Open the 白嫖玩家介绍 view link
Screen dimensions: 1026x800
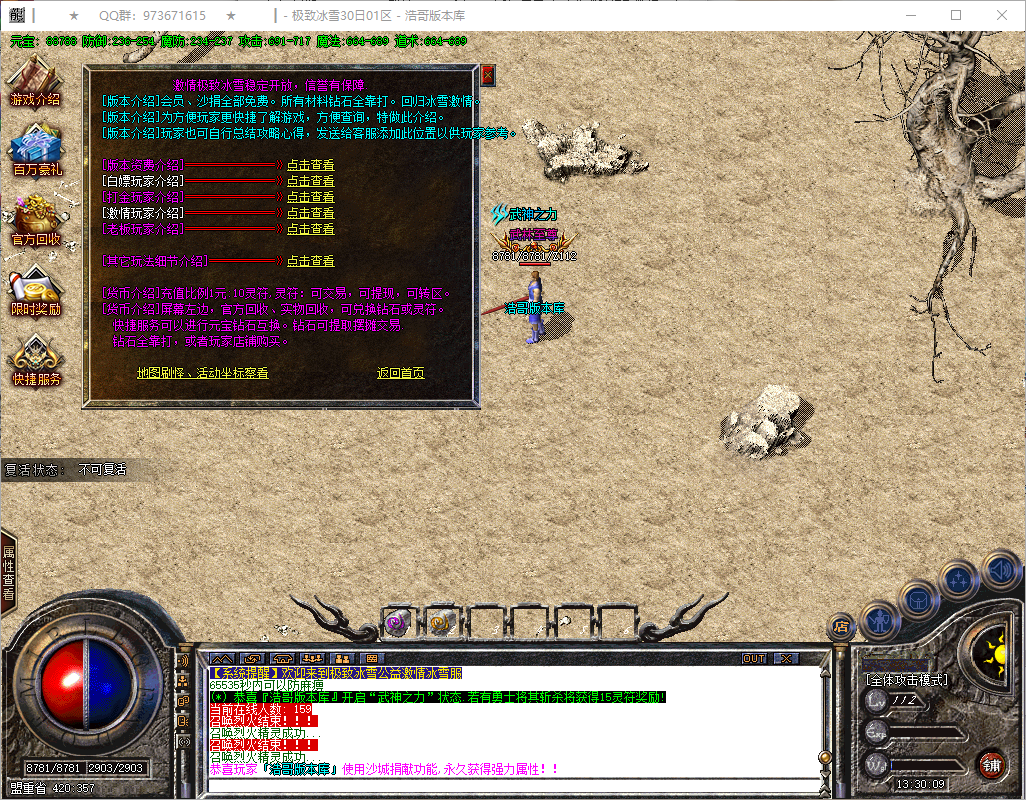[x=310, y=181]
